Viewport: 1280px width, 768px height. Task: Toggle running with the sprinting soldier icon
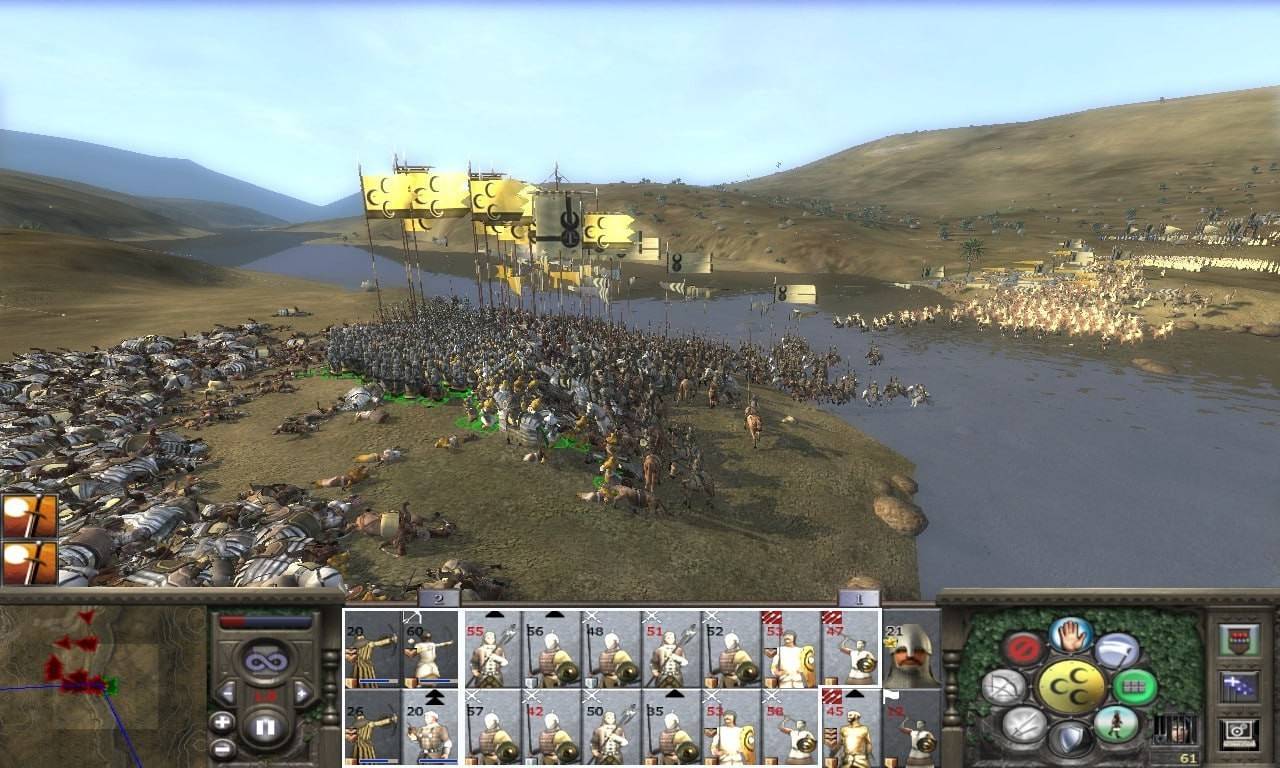click(1115, 723)
